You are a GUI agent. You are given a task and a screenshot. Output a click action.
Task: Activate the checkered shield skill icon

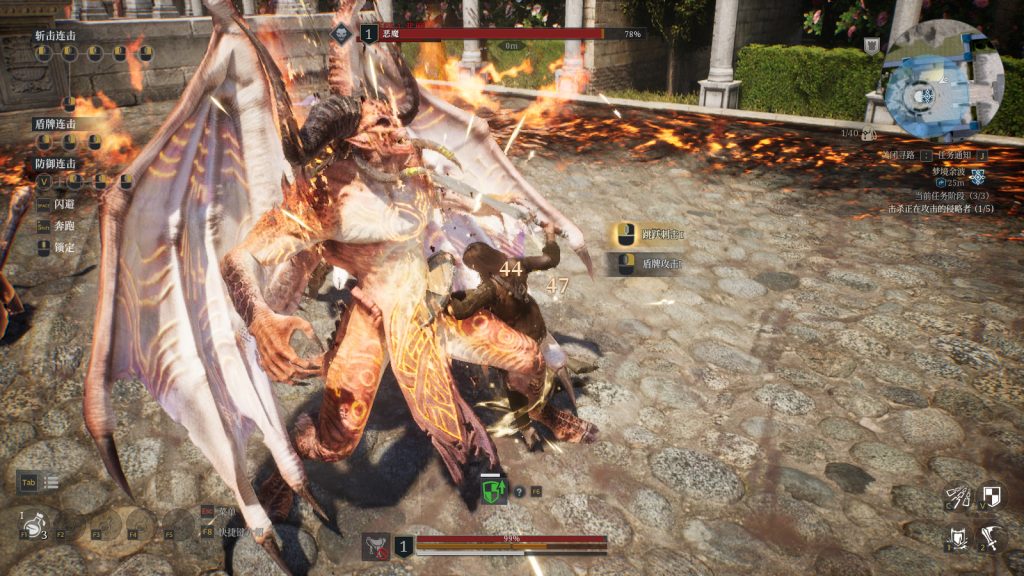(x=991, y=497)
